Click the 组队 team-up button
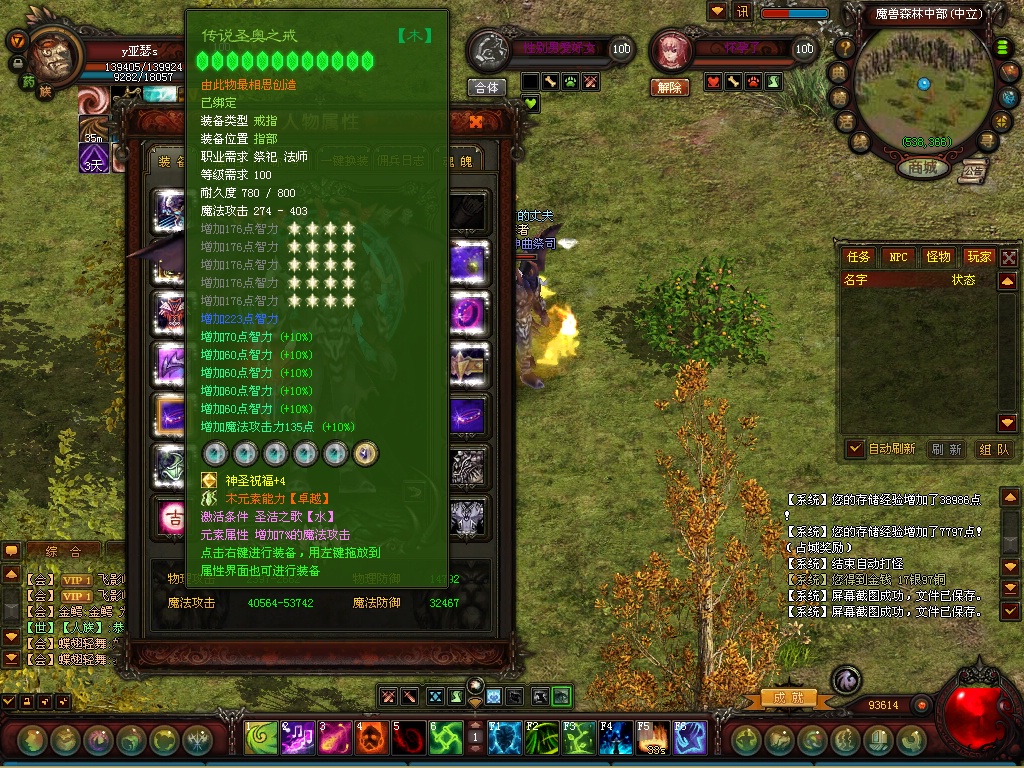The image size is (1024, 768). [x=993, y=449]
